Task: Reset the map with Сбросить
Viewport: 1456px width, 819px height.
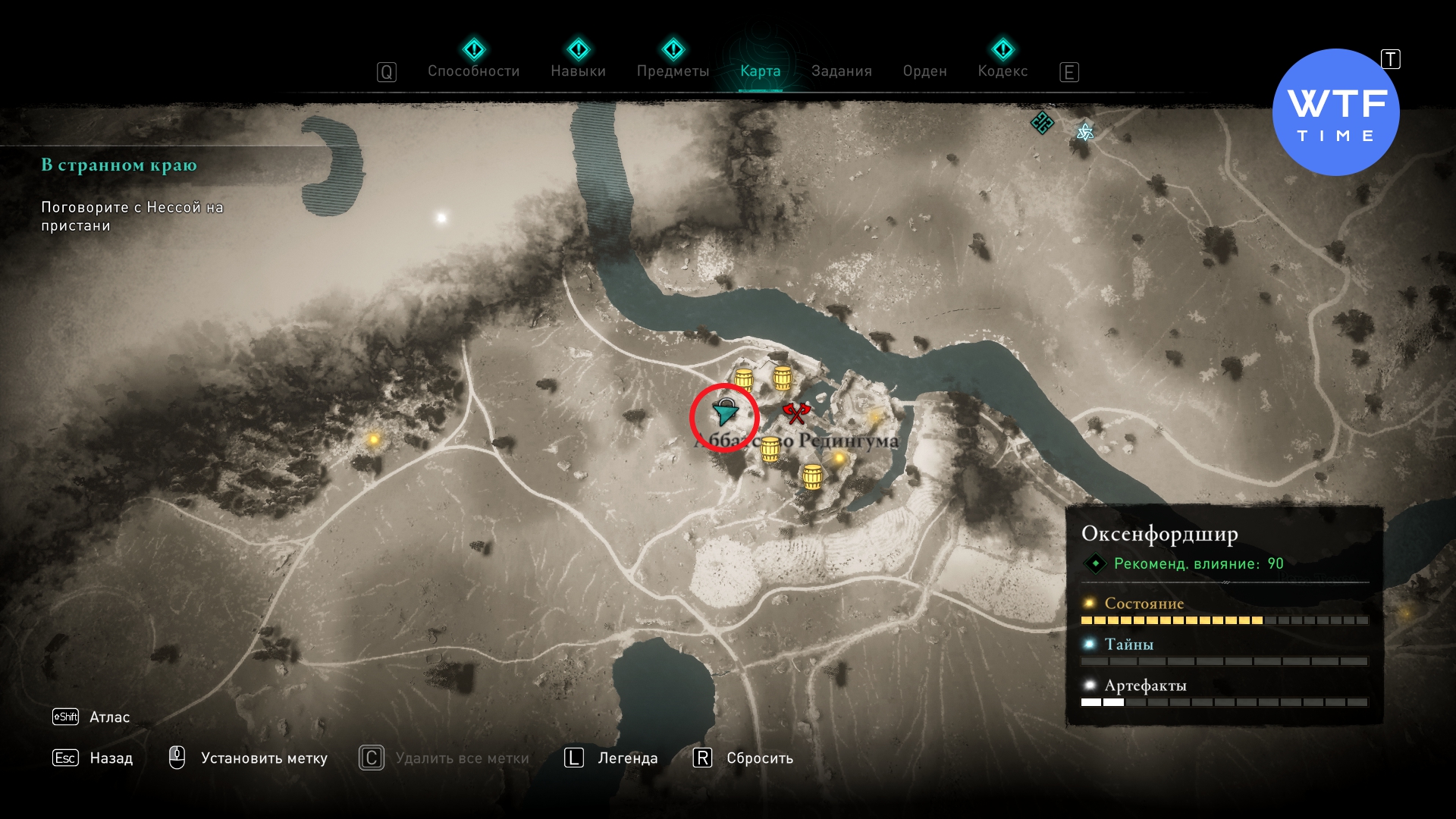Action: pos(759,758)
